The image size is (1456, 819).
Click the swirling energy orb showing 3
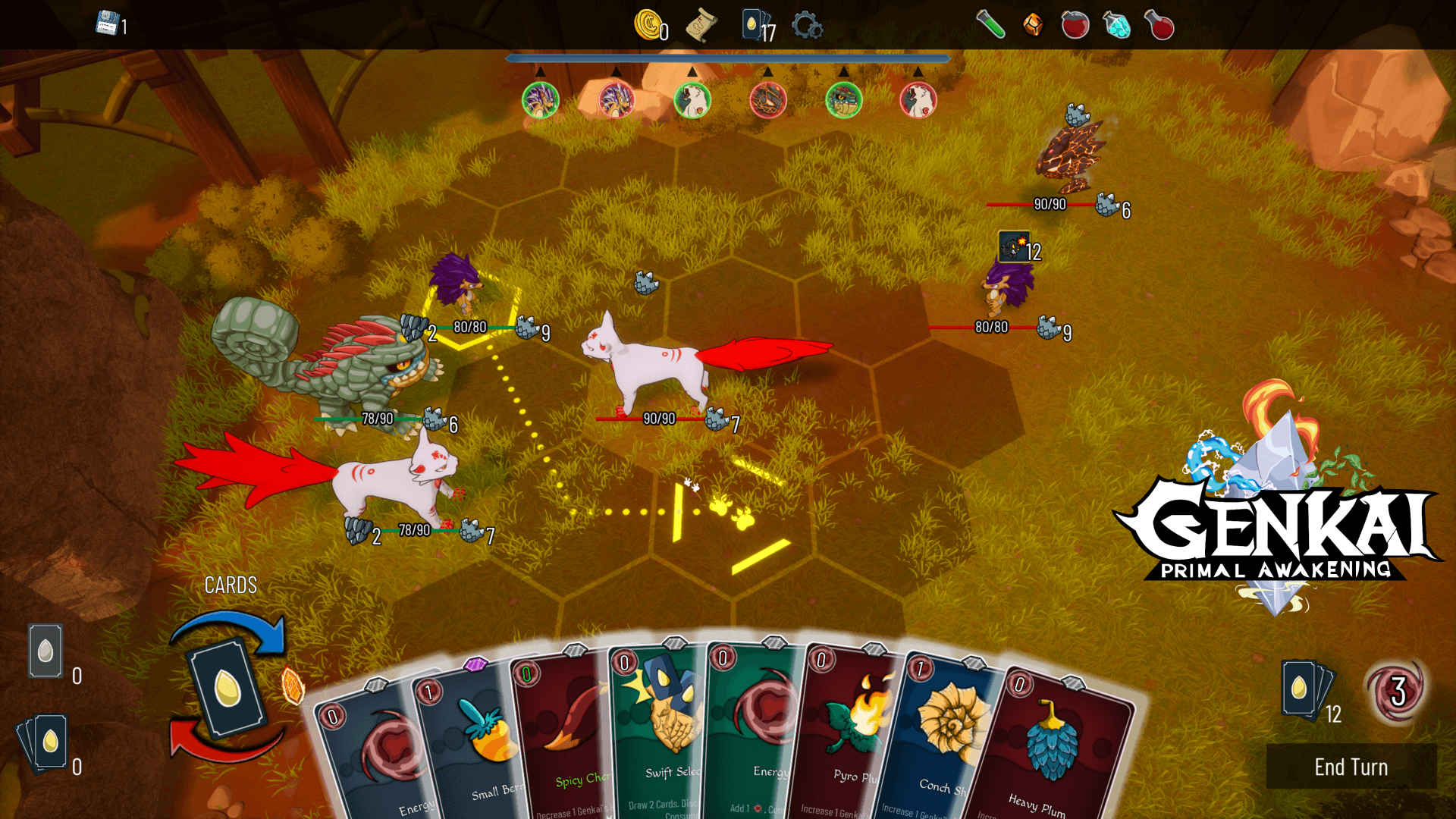click(x=1398, y=690)
